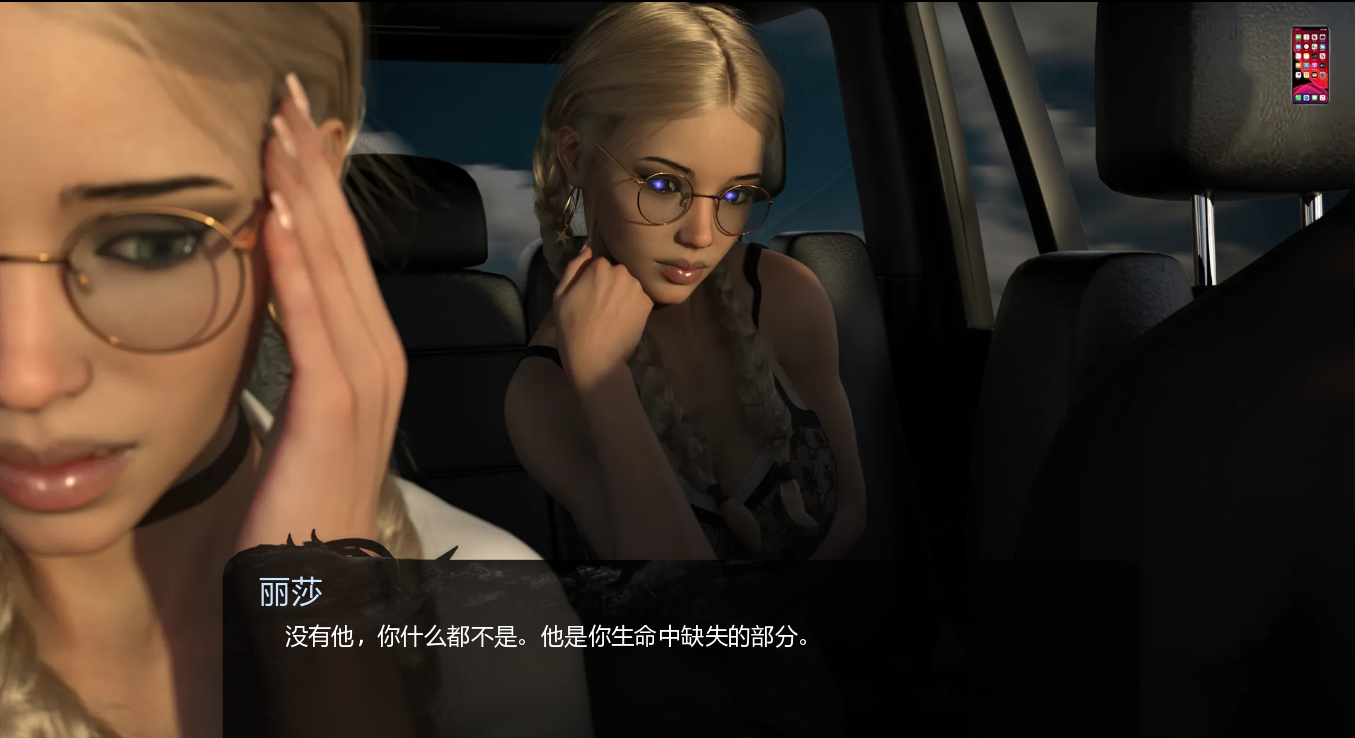This screenshot has height=738, width=1355.
Task: Launch the blue App Store icon
Action: pos(1306,65)
